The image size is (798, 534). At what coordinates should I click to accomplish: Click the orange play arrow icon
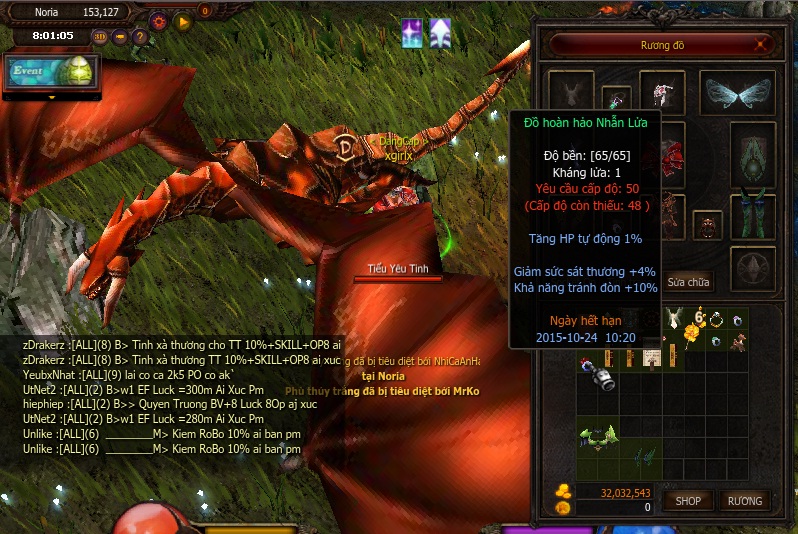coord(182,21)
